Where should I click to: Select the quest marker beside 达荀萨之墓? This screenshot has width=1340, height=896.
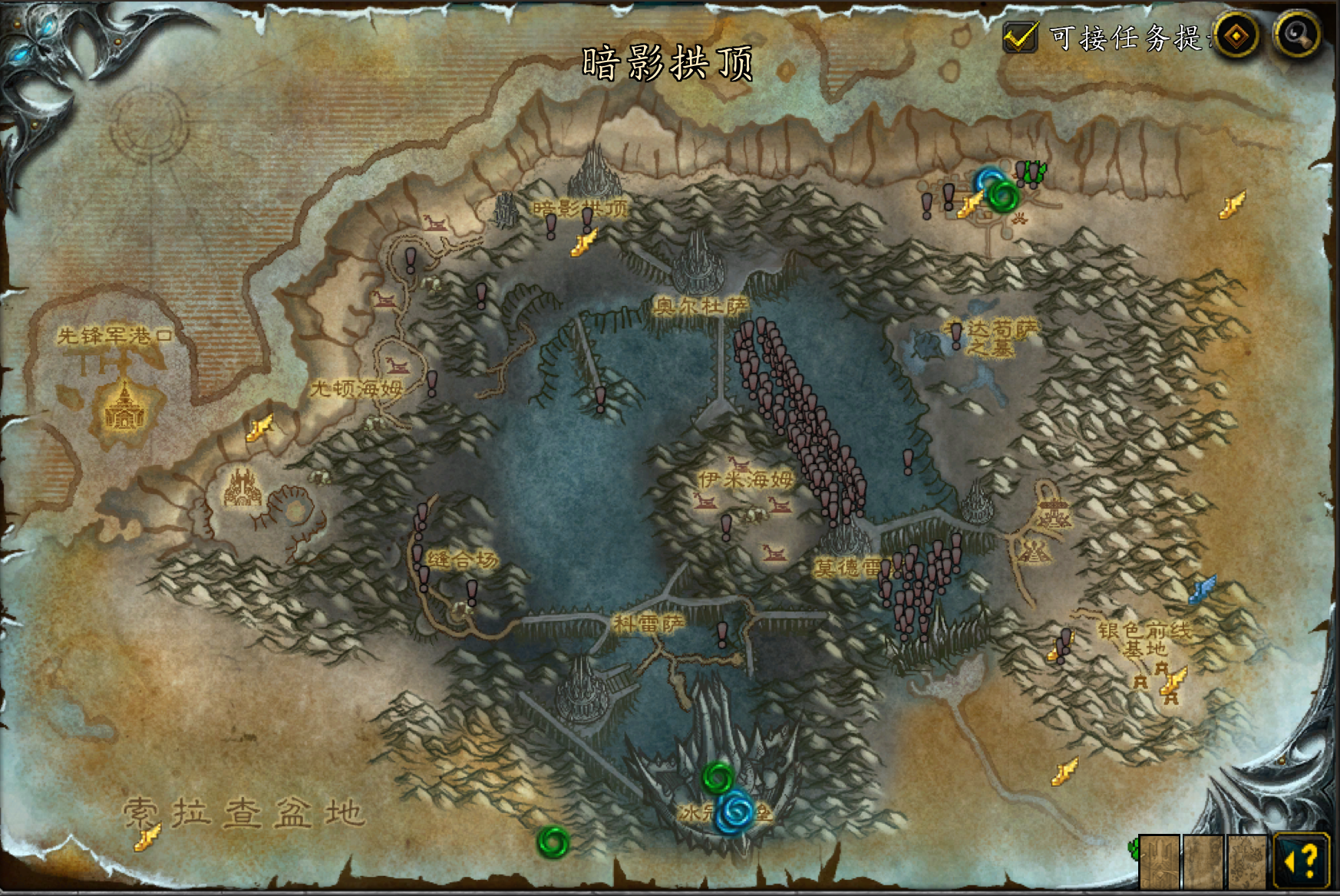(956, 334)
